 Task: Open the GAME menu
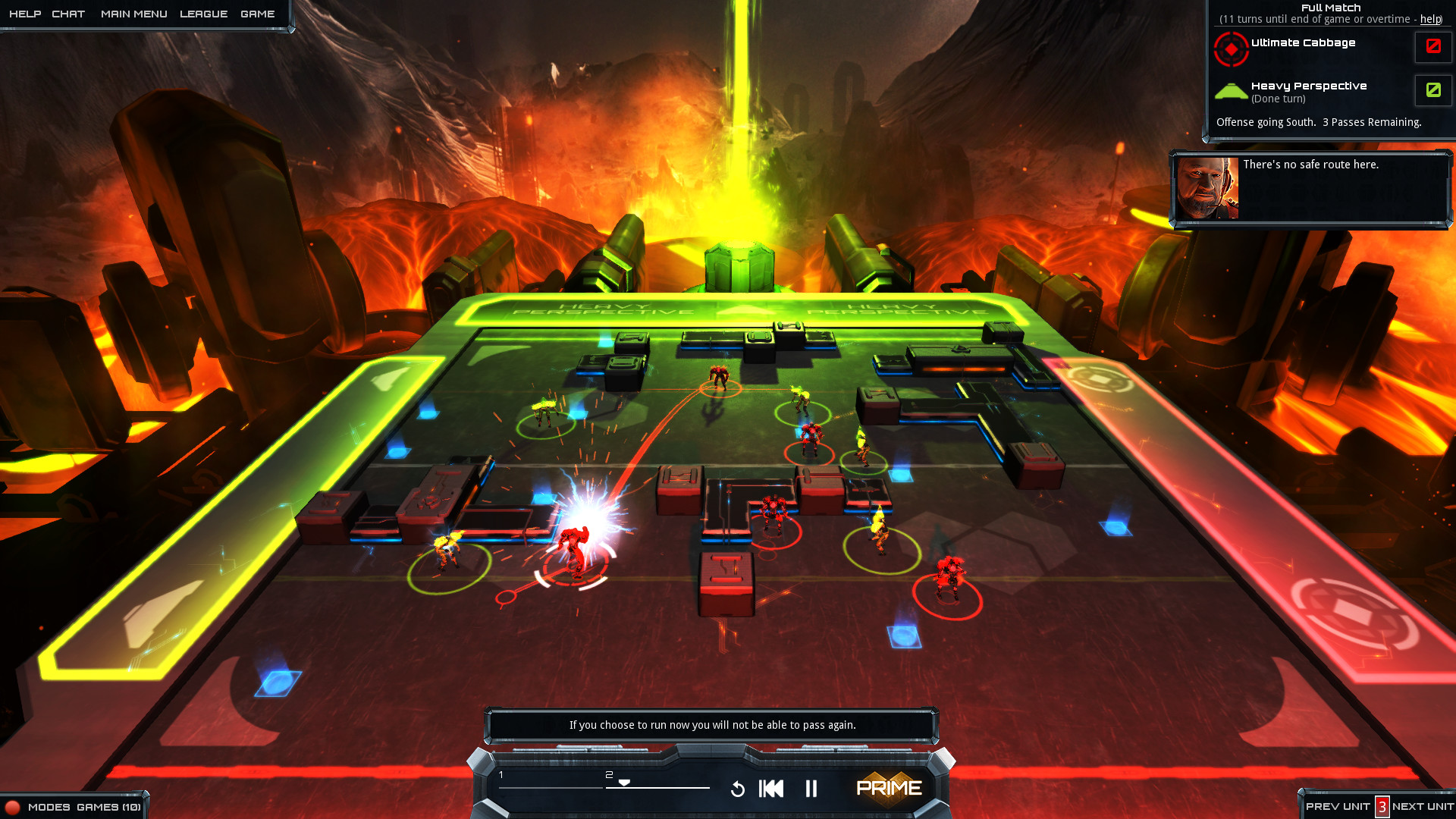(x=258, y=13)
